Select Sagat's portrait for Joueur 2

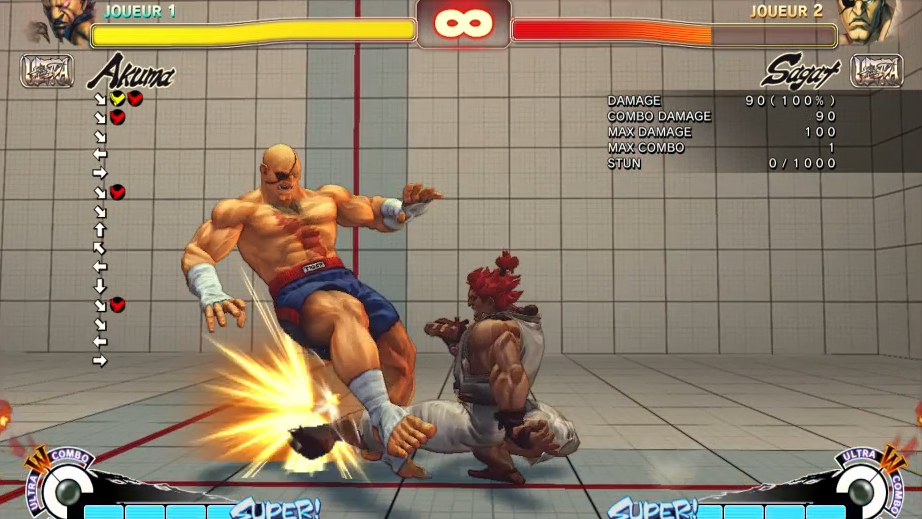coord(863,22)
